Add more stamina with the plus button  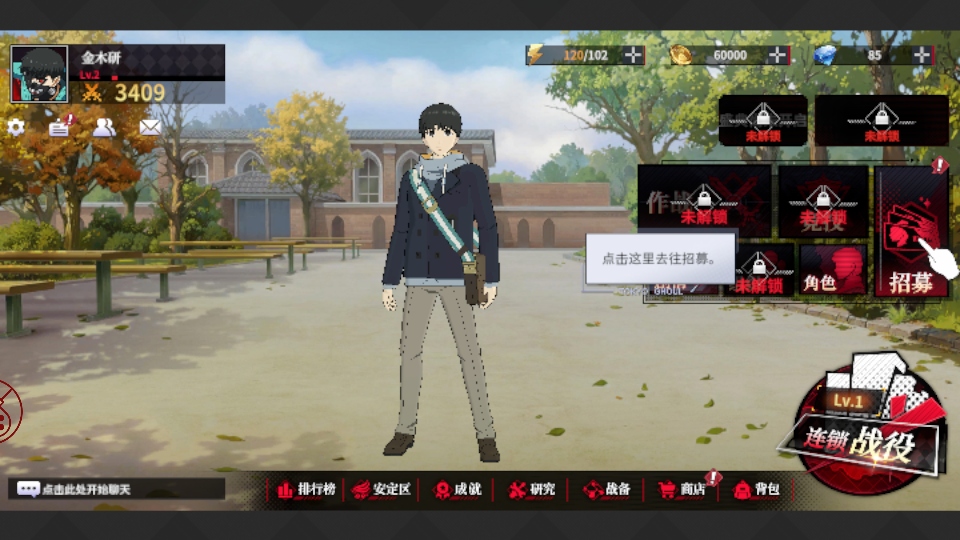point(633,56)
